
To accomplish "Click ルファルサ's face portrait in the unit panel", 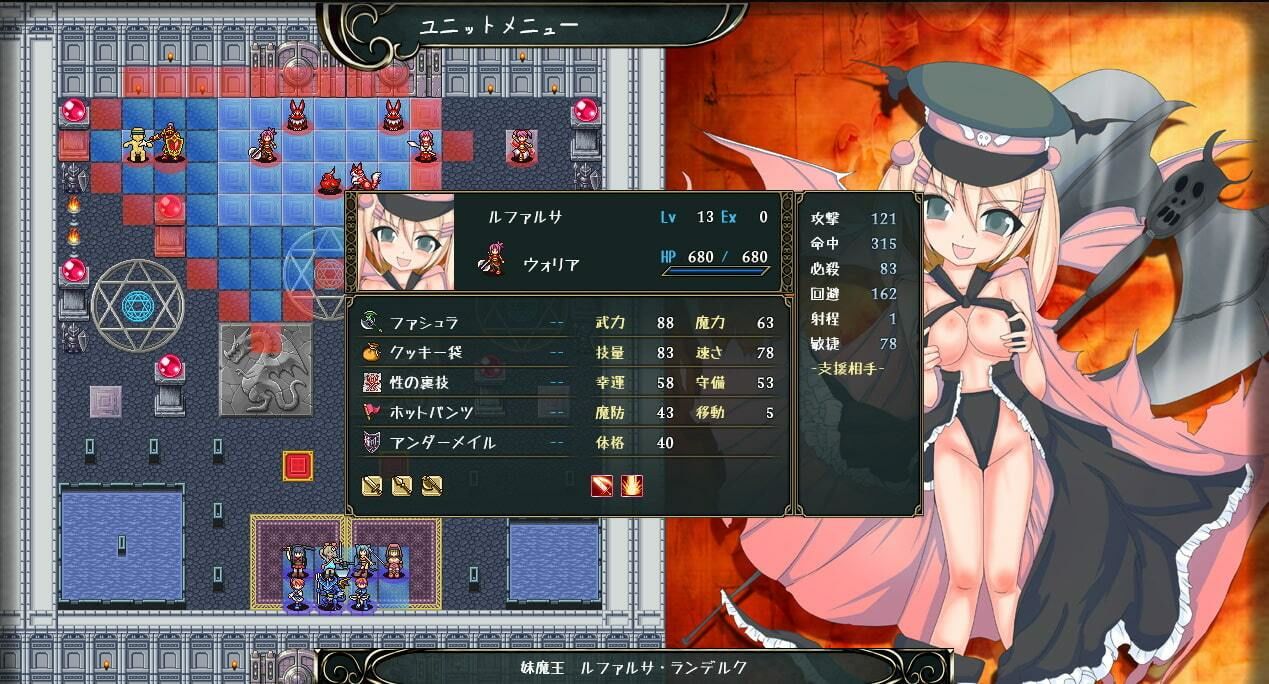I will [x=407, y=242].
